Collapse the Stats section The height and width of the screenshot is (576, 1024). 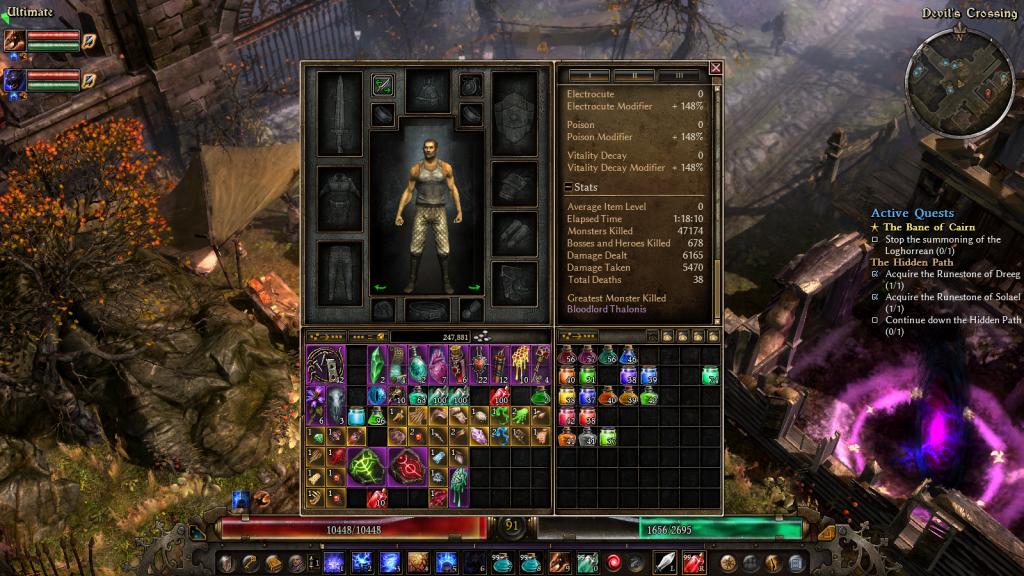pos(568,187)
